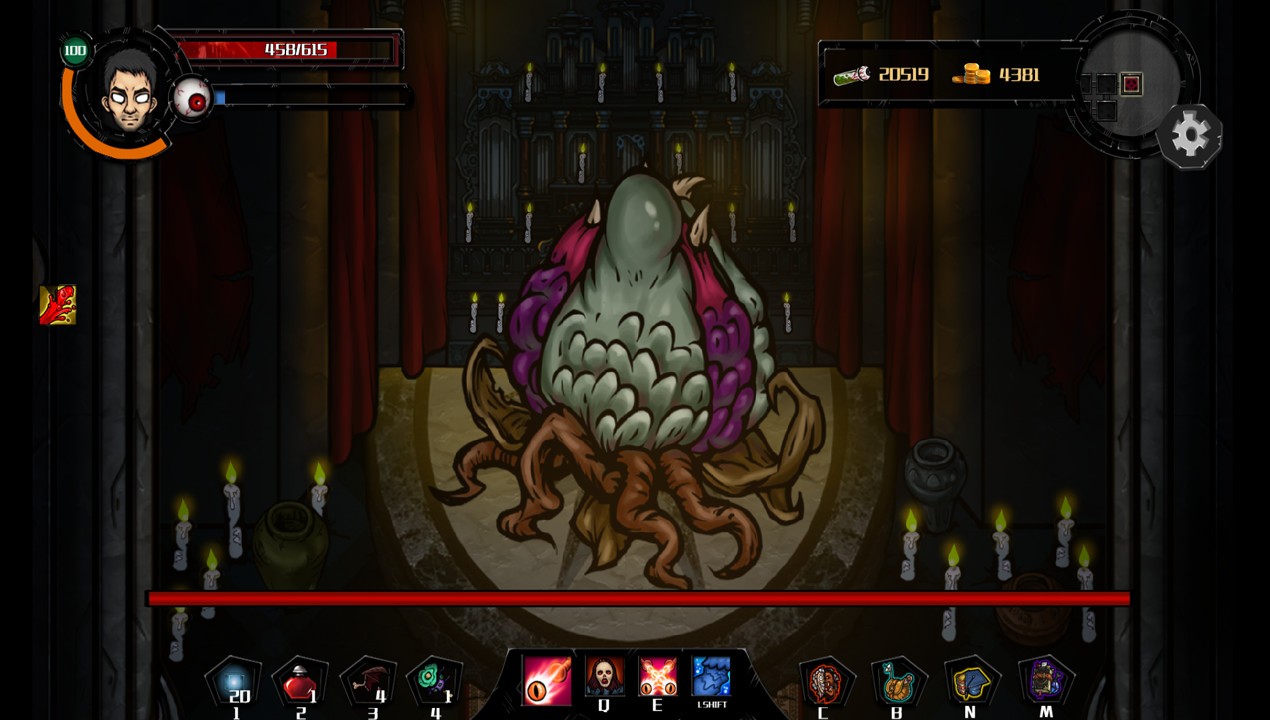Activate the blue LSHIFT dash skill
This screenshot has width=1270, height=720.
tap(711, 676)
